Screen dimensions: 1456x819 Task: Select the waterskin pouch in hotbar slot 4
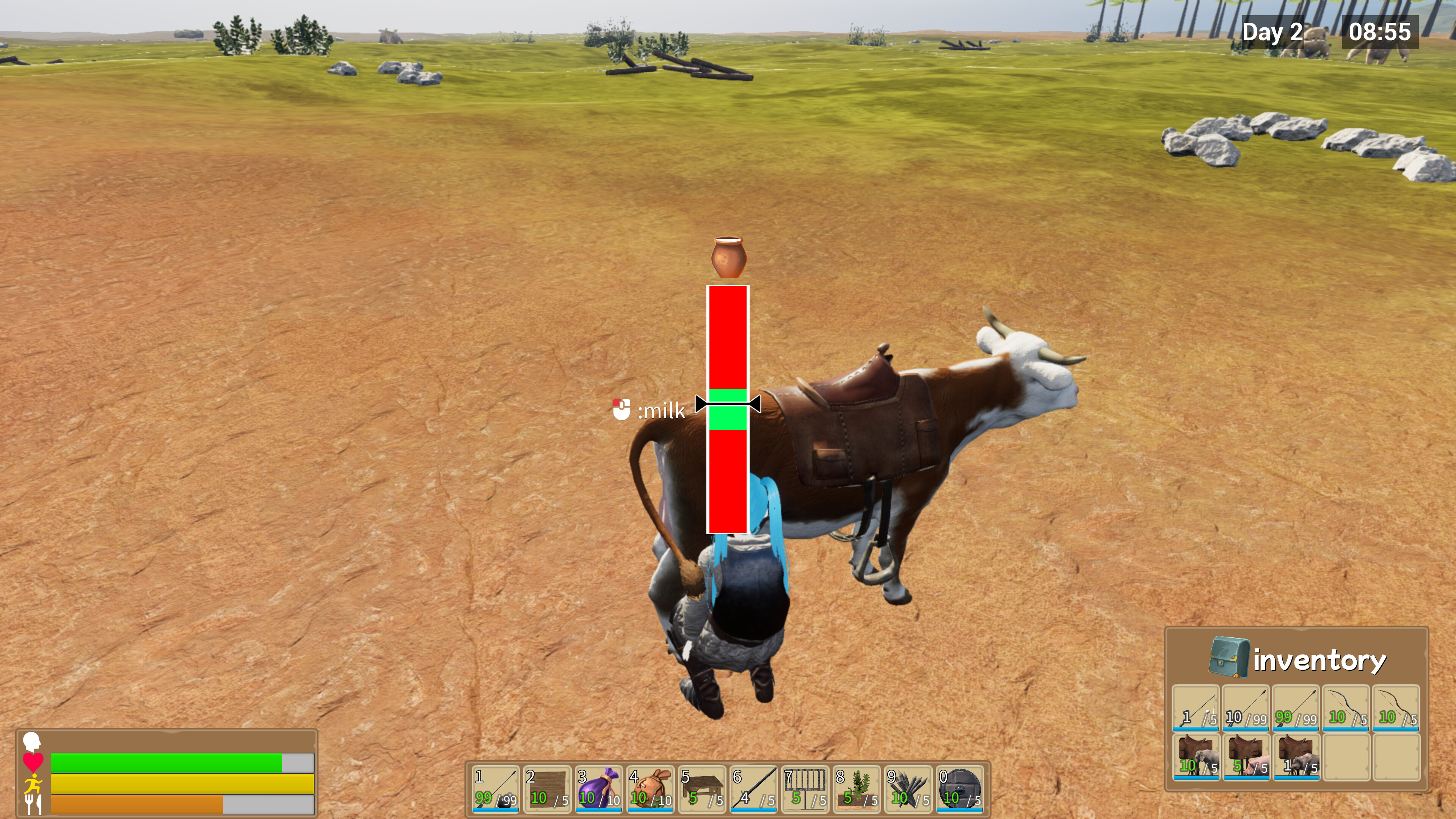pyautogui.click(x=651, y=789)
